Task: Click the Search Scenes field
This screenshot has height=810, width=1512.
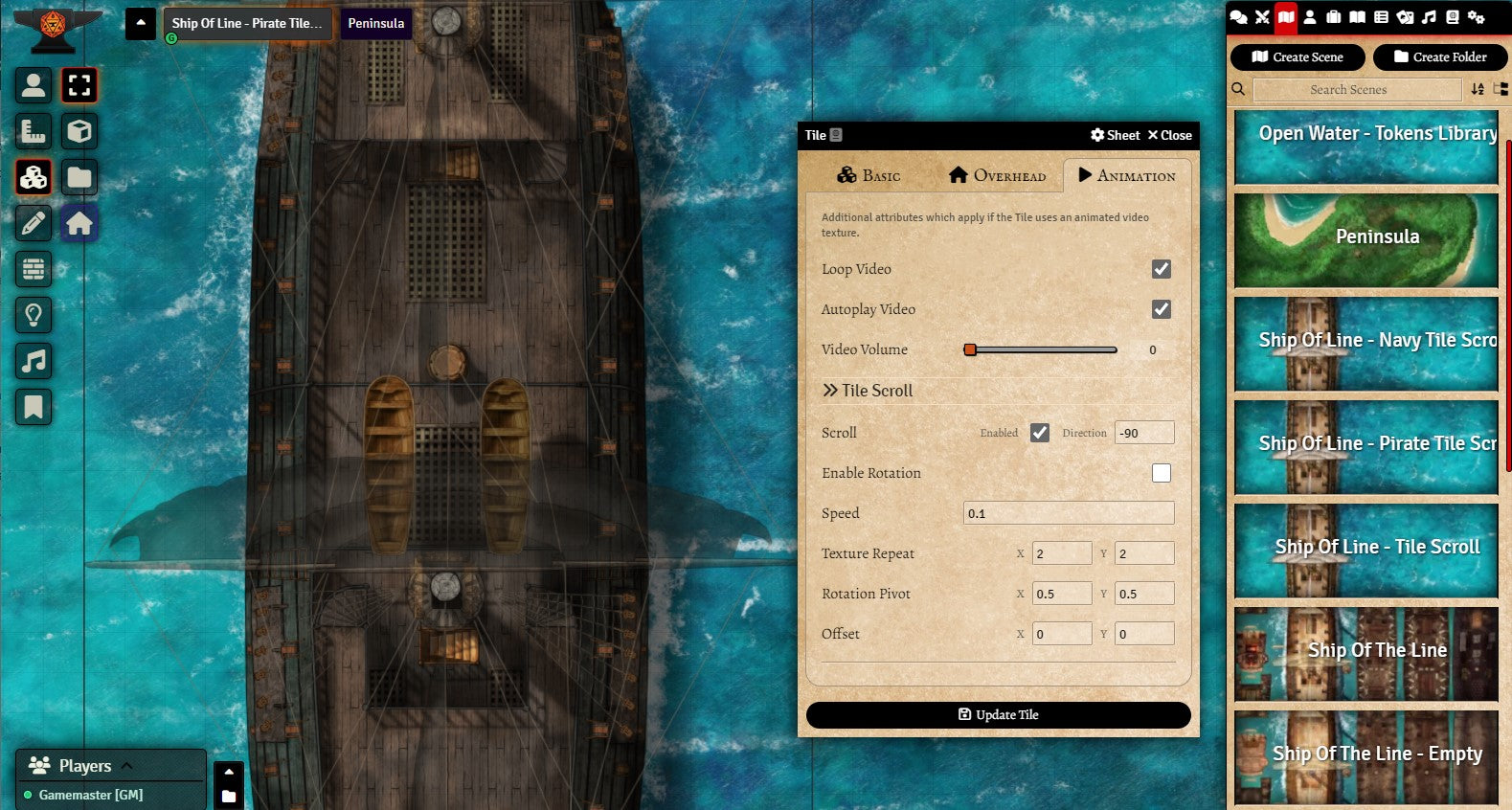Action: pos(1356,90)
